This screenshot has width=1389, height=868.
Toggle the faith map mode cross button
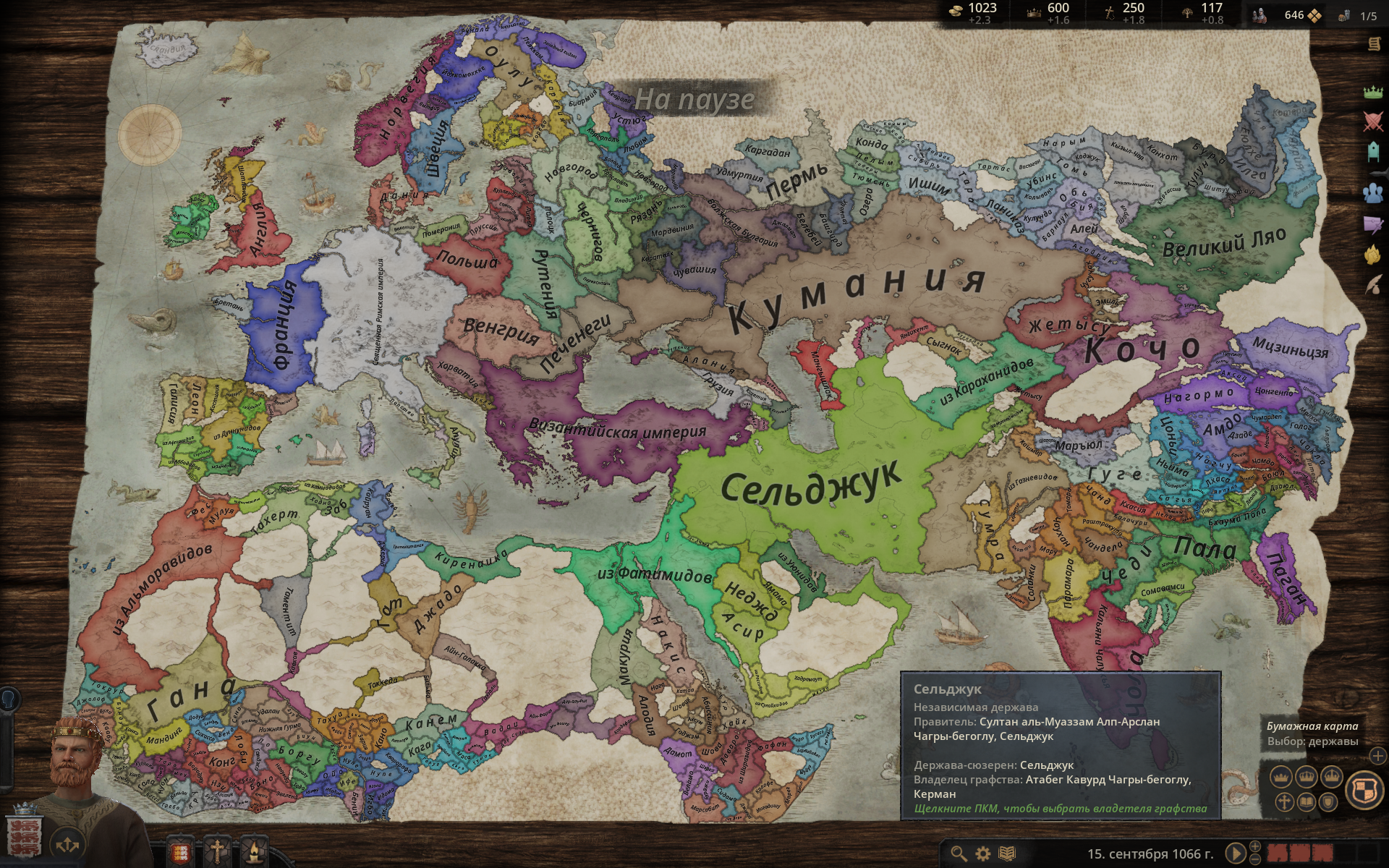tap(1285, 801)
